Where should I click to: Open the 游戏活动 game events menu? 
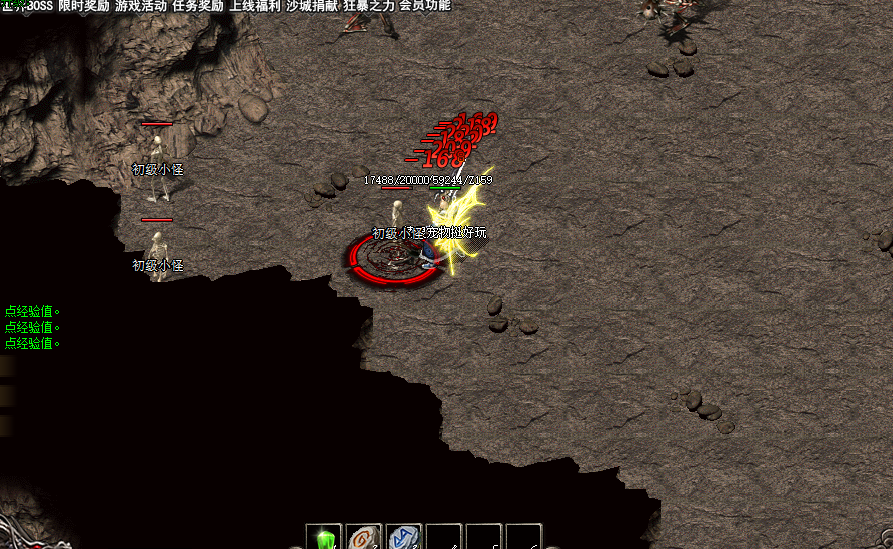pyautogui.click(x=141, y=6)
